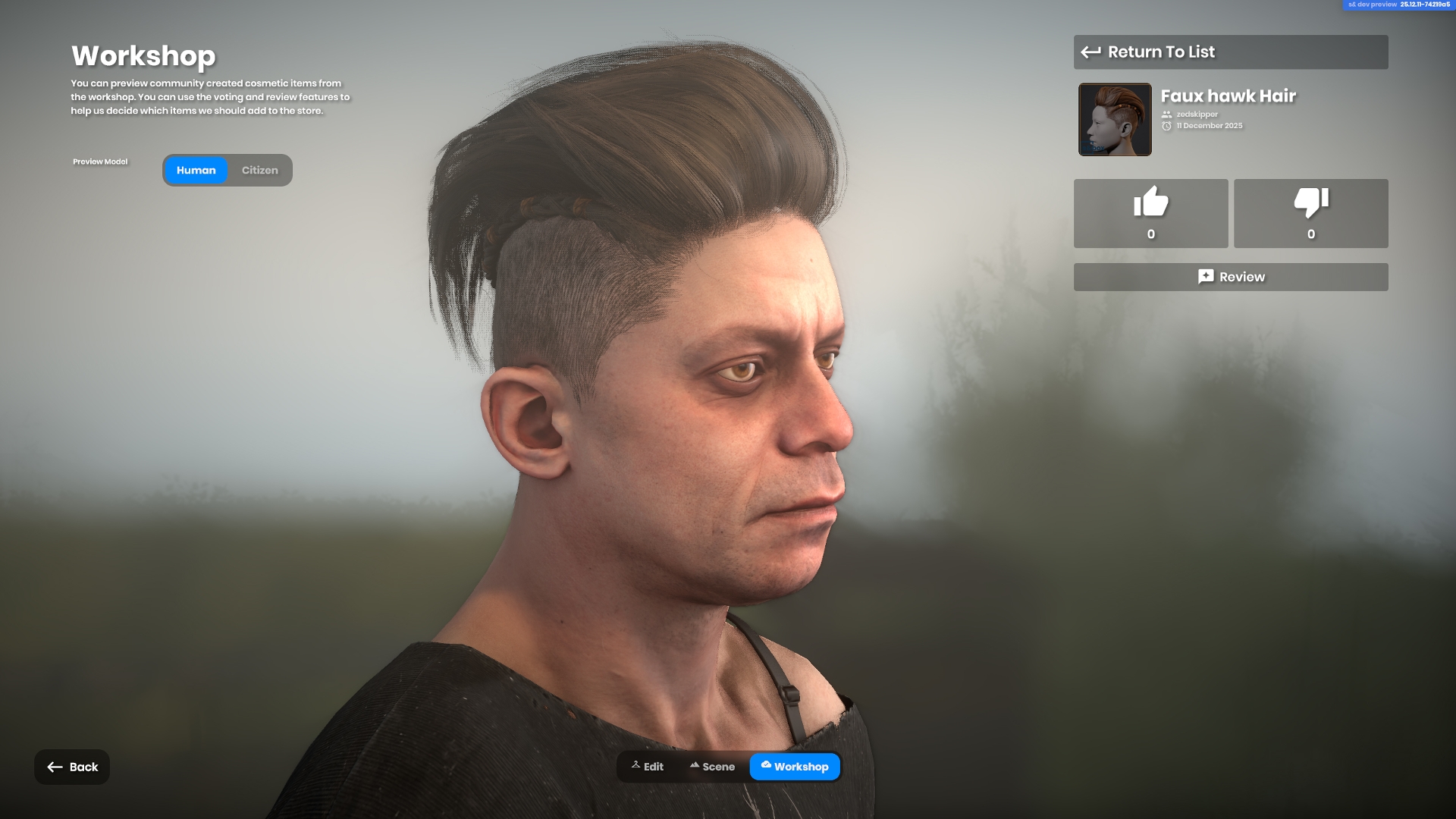Screen dimensions: 1456x819
Task: Open creator zedskipper's name link
Action: pyautogui.click(x=1197, y=115)
